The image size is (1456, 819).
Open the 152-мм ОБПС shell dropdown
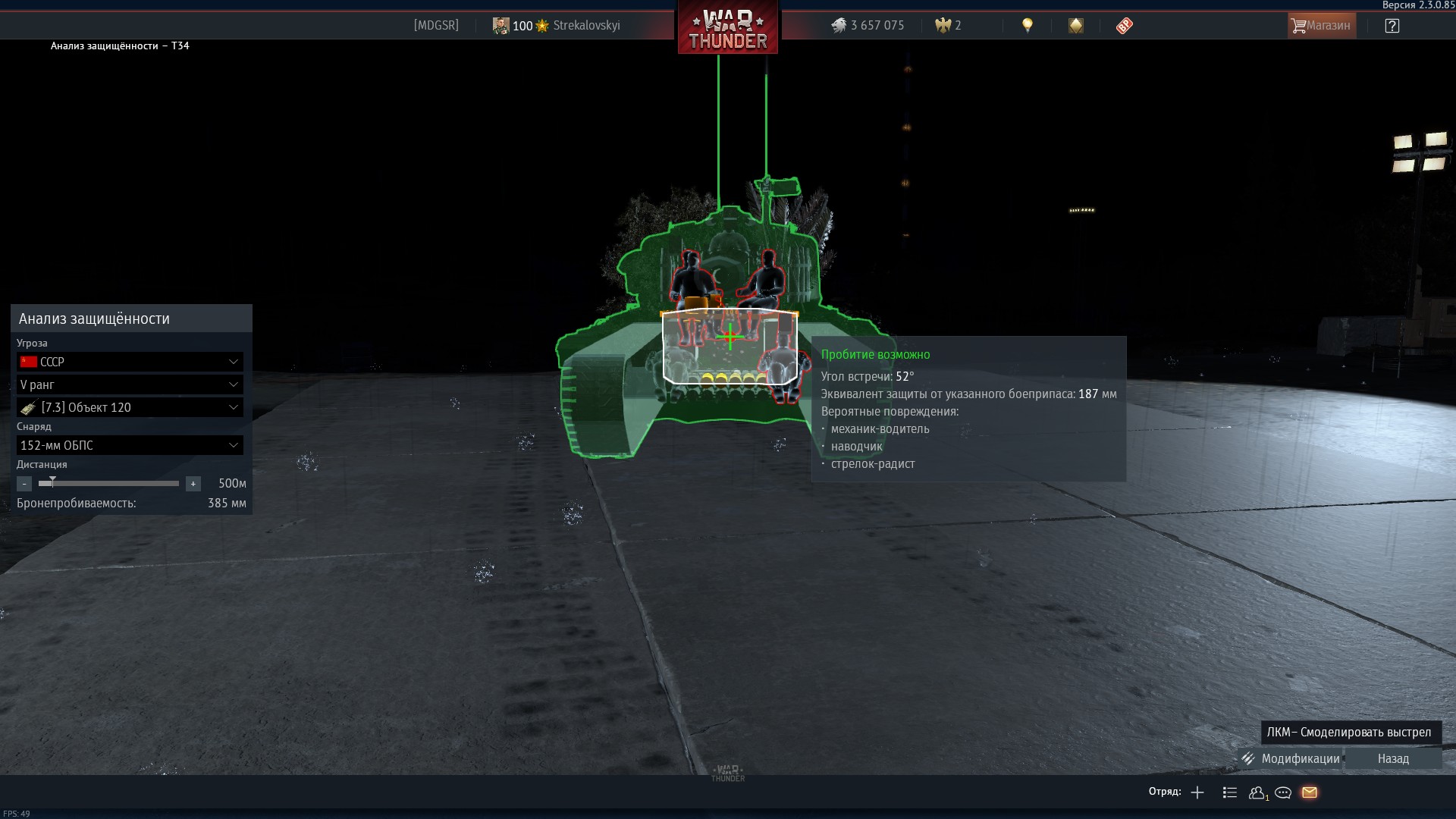coord(130,445)
